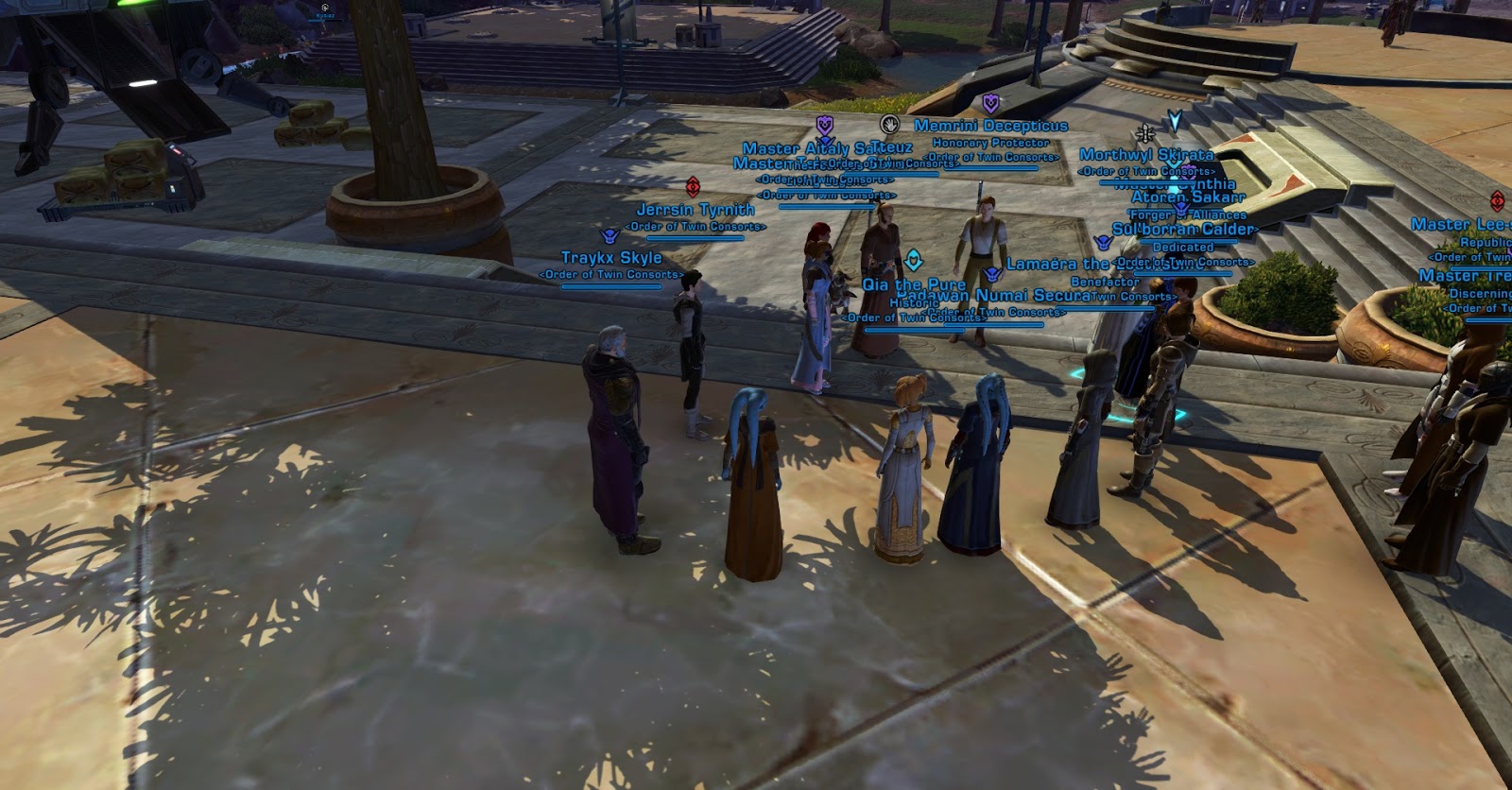
Task: Select Jerrsin Tyrnith's nameplate text
Action: click(696, 210)
